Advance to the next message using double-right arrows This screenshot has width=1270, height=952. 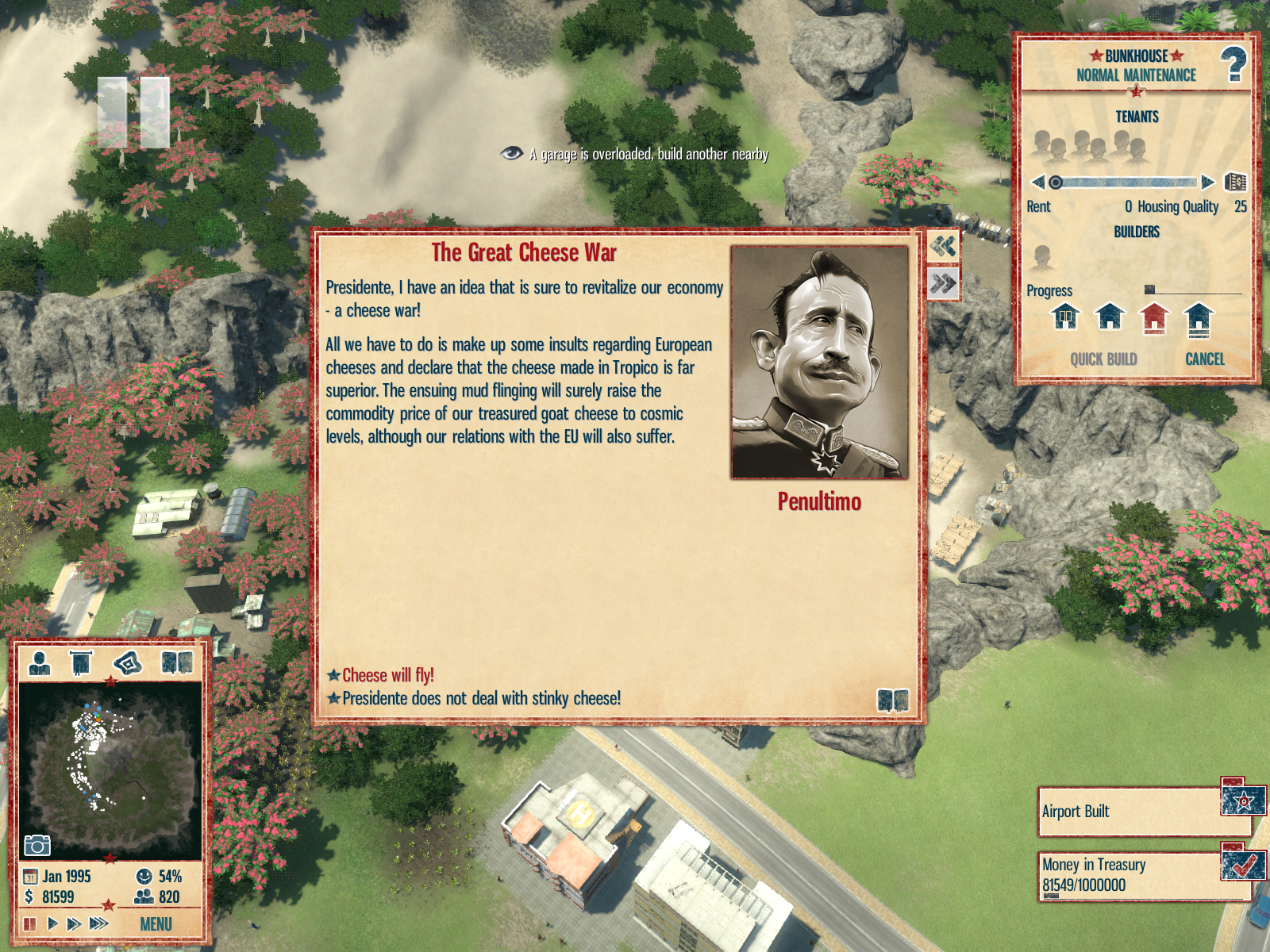point(943,283)
